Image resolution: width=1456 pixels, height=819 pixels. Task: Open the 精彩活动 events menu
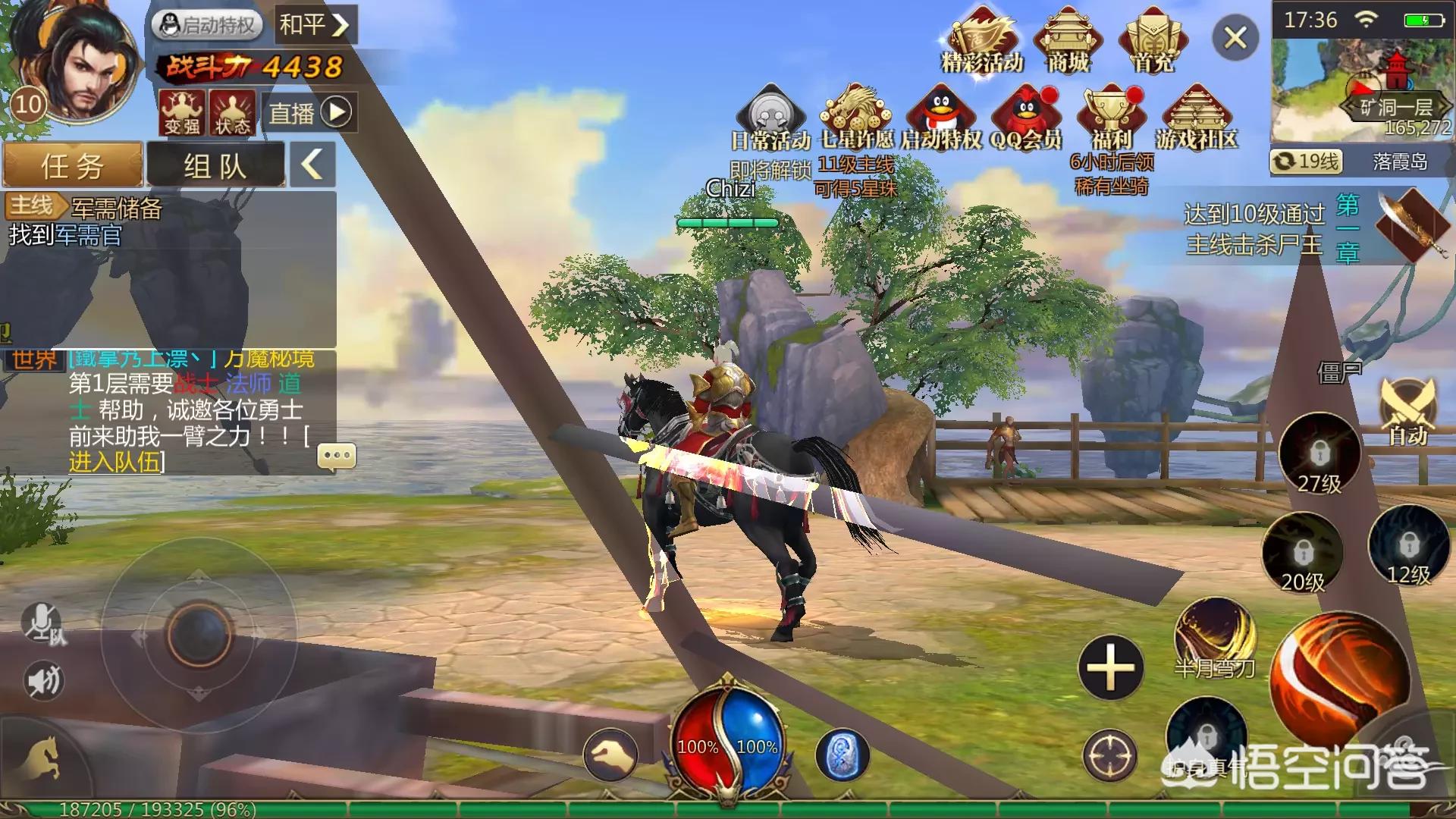(x=982, y=42)
